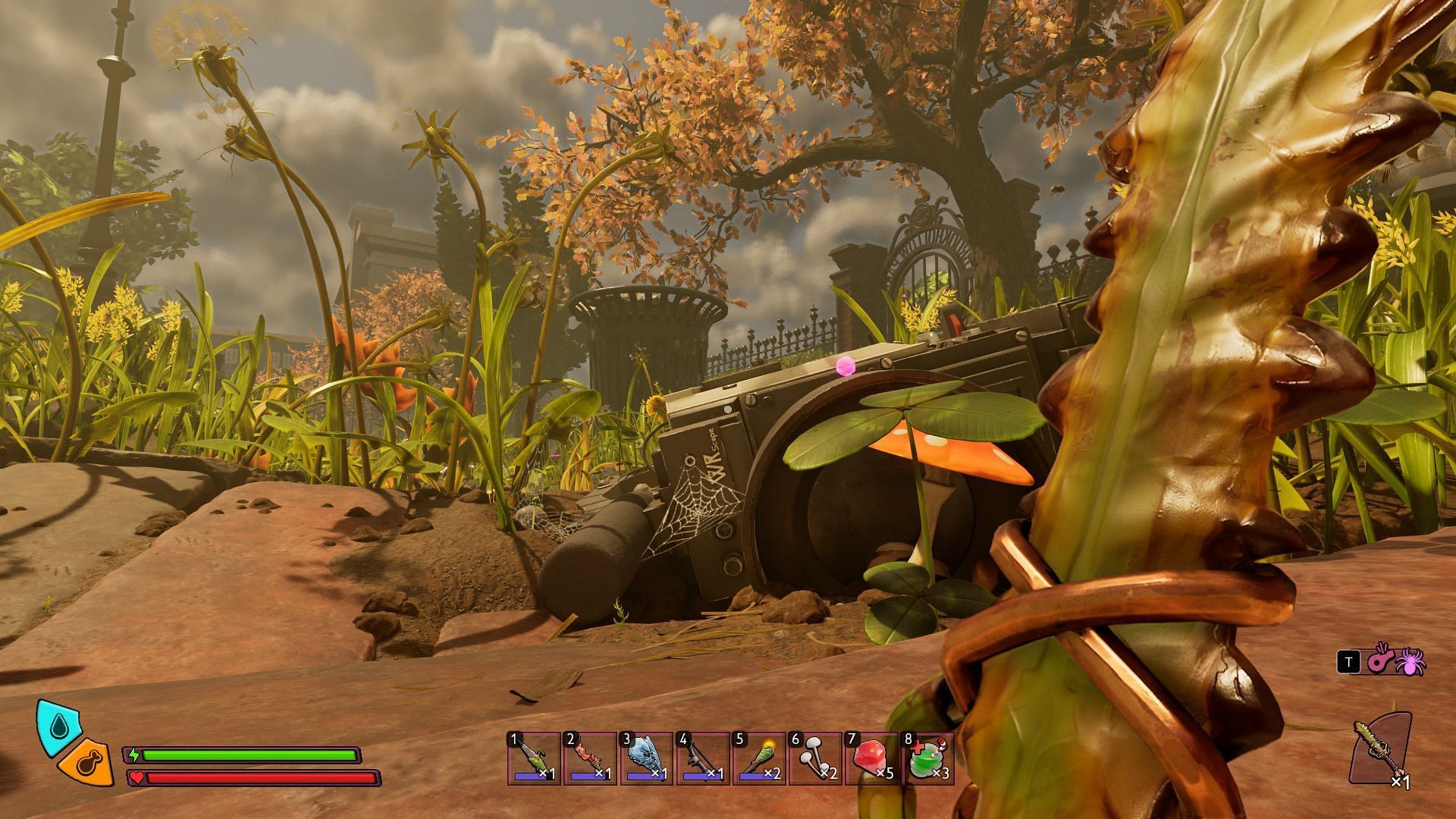
Task: Click the pink spider buggy icon
Action: click(1410, 661)
